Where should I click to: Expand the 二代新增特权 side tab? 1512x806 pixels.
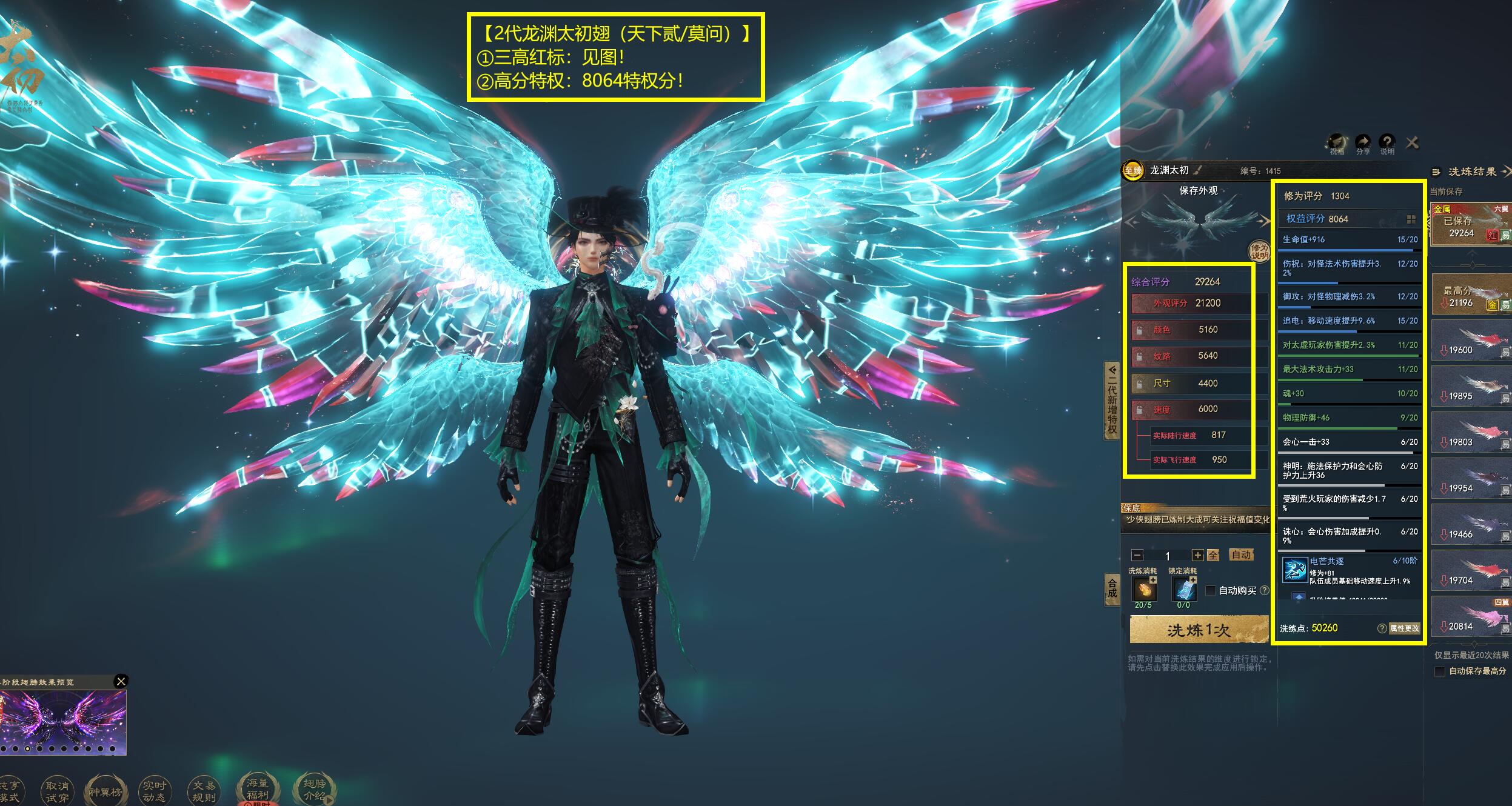click(x=1112, y=400)
